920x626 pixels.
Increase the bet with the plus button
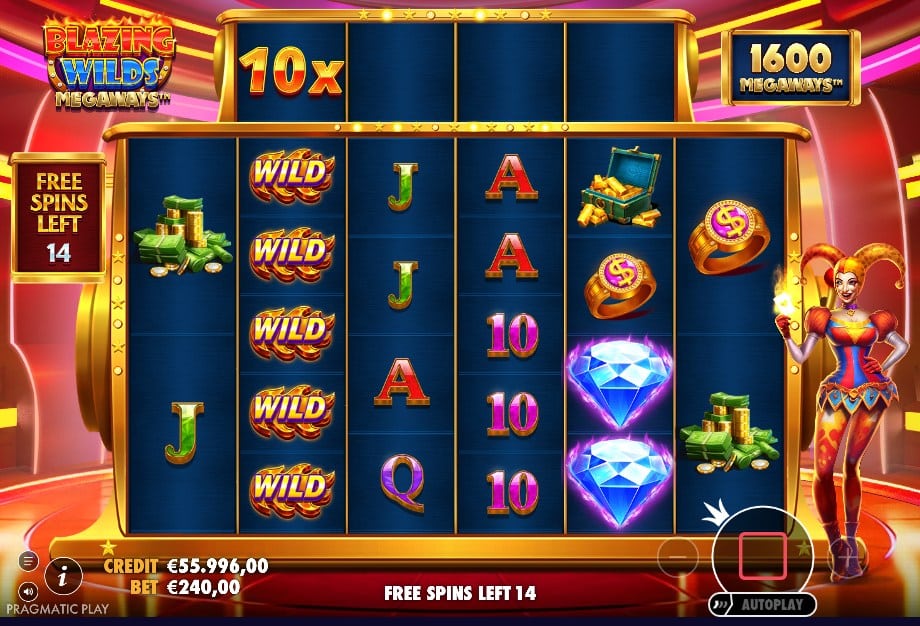pos(845,555)
